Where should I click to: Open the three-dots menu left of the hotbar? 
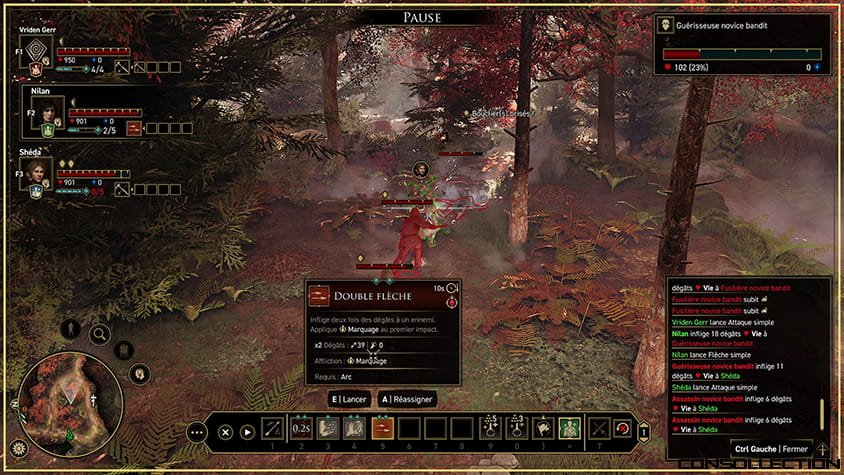197,432
